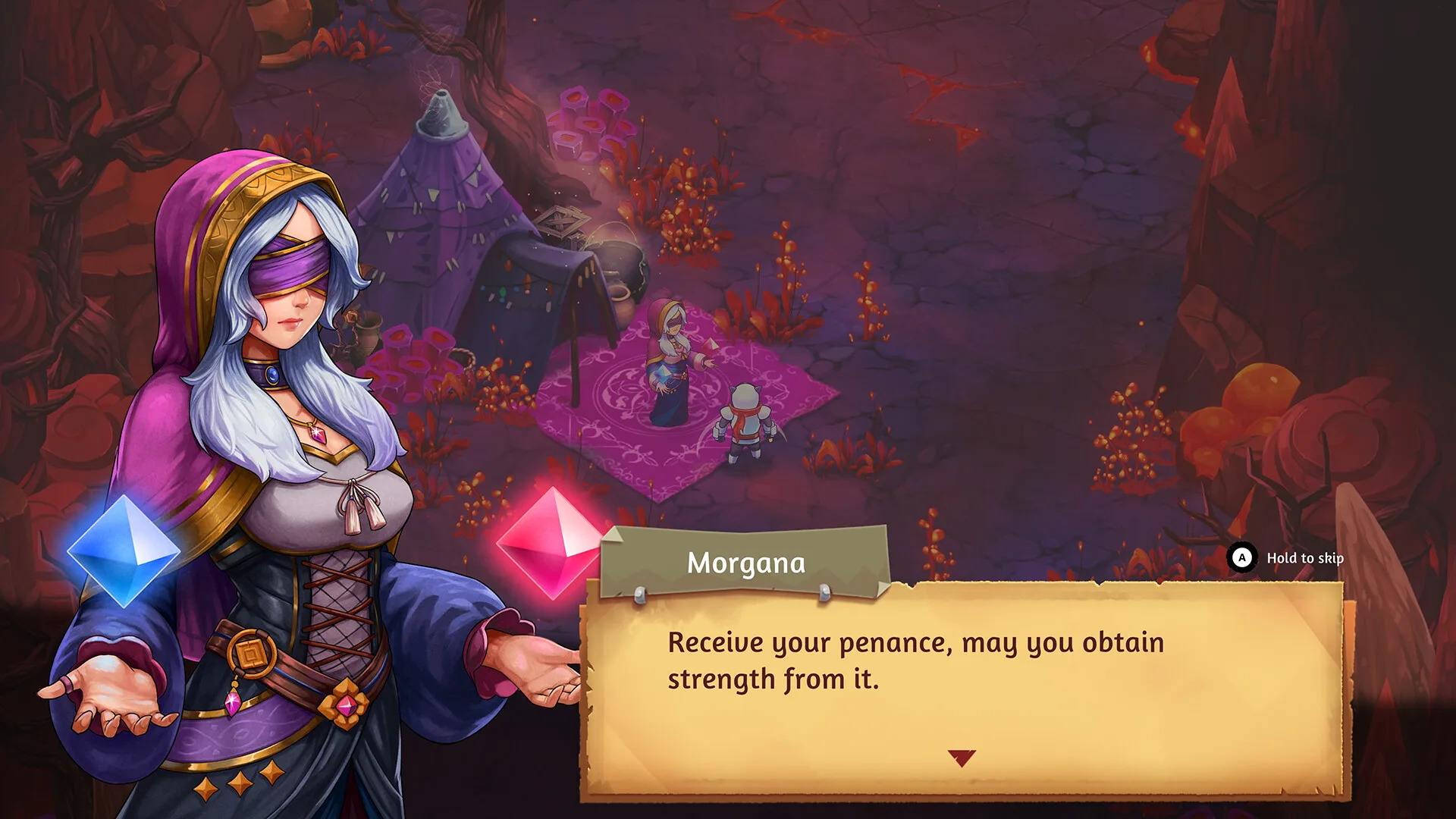The height and width of the screenshot is (819, 1456).
Task: Advance dialogue with the red down arrow
Action: point(961,758)
